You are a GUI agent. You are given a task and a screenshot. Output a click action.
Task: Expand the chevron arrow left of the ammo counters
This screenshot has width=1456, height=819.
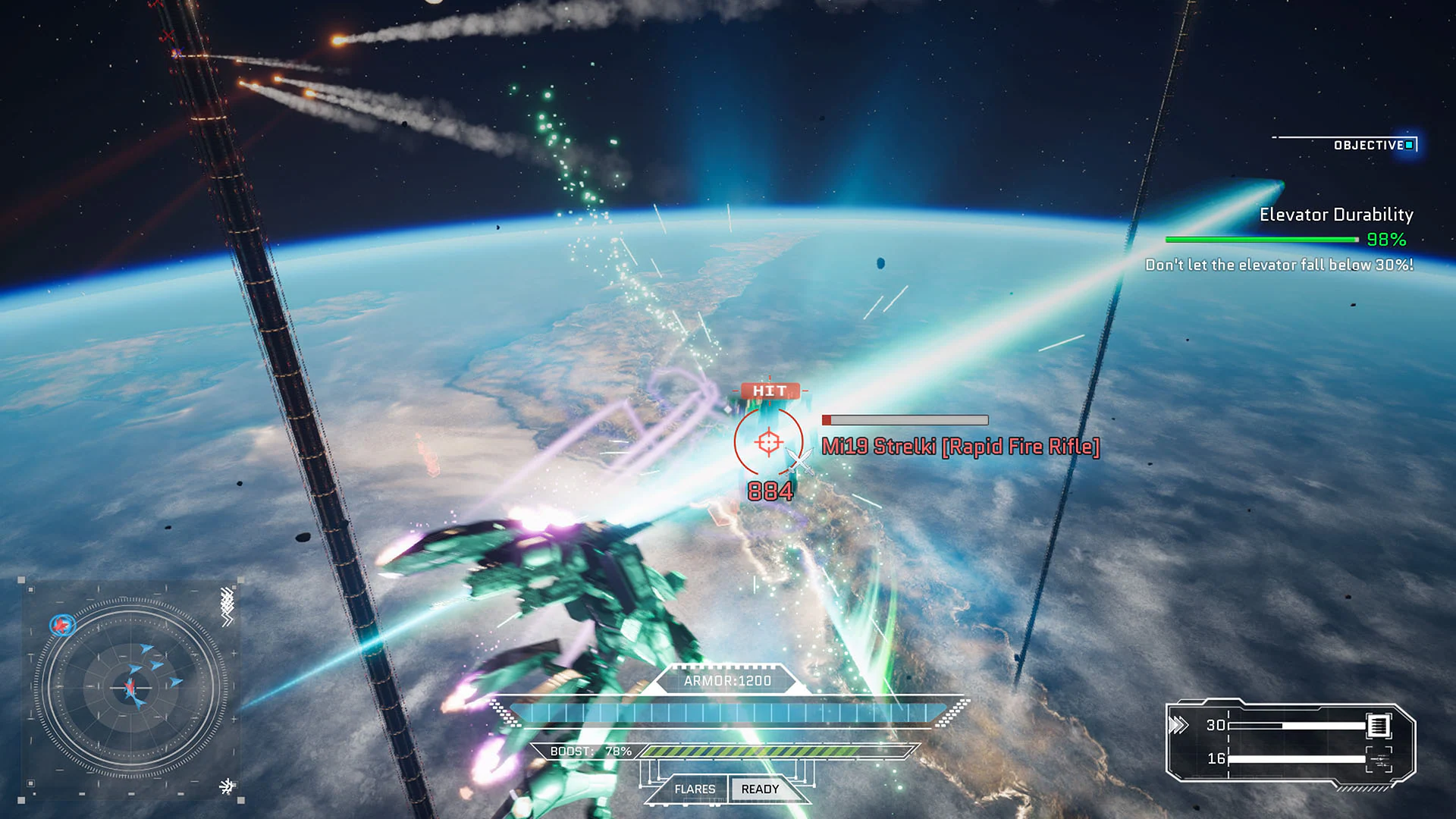click(x=1178, y=724)
